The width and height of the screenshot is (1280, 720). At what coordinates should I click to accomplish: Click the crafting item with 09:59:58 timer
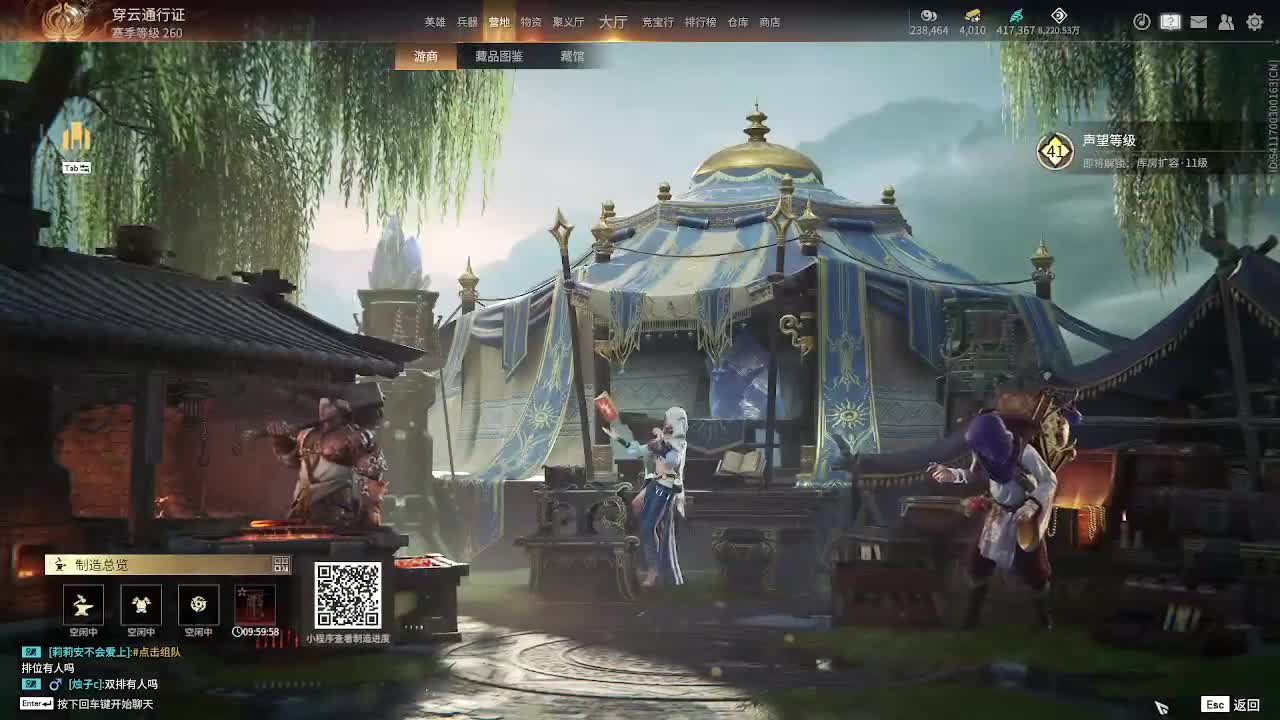tap(254, 604)
